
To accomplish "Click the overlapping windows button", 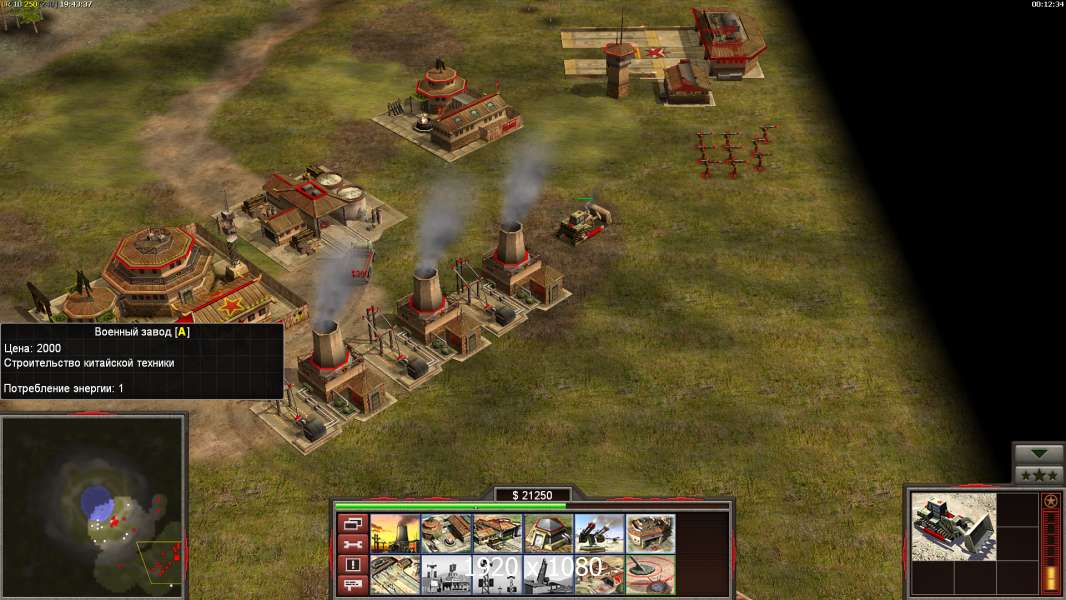I will (x=351, y=523).
